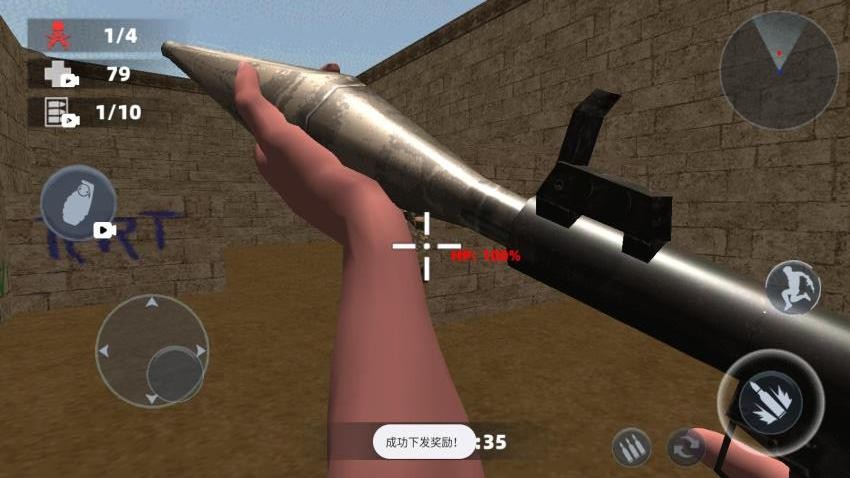Open the circular radar minimap
Viewport: 850px width, 478px height.
pos(778,71)
